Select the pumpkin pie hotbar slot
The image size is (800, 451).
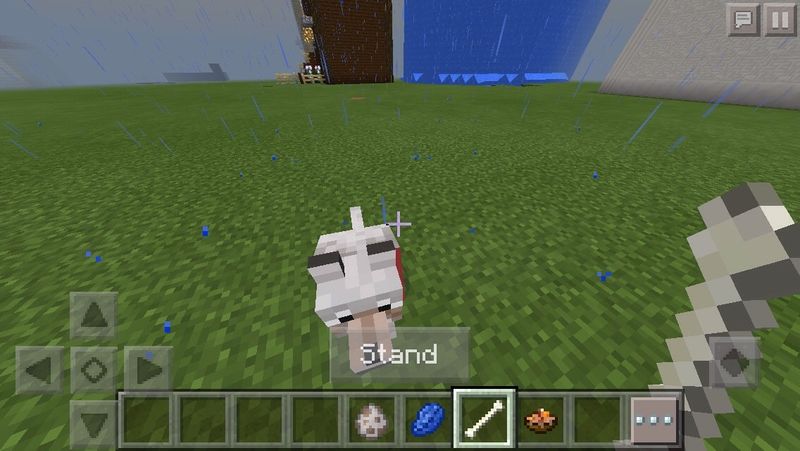(543, 419)
